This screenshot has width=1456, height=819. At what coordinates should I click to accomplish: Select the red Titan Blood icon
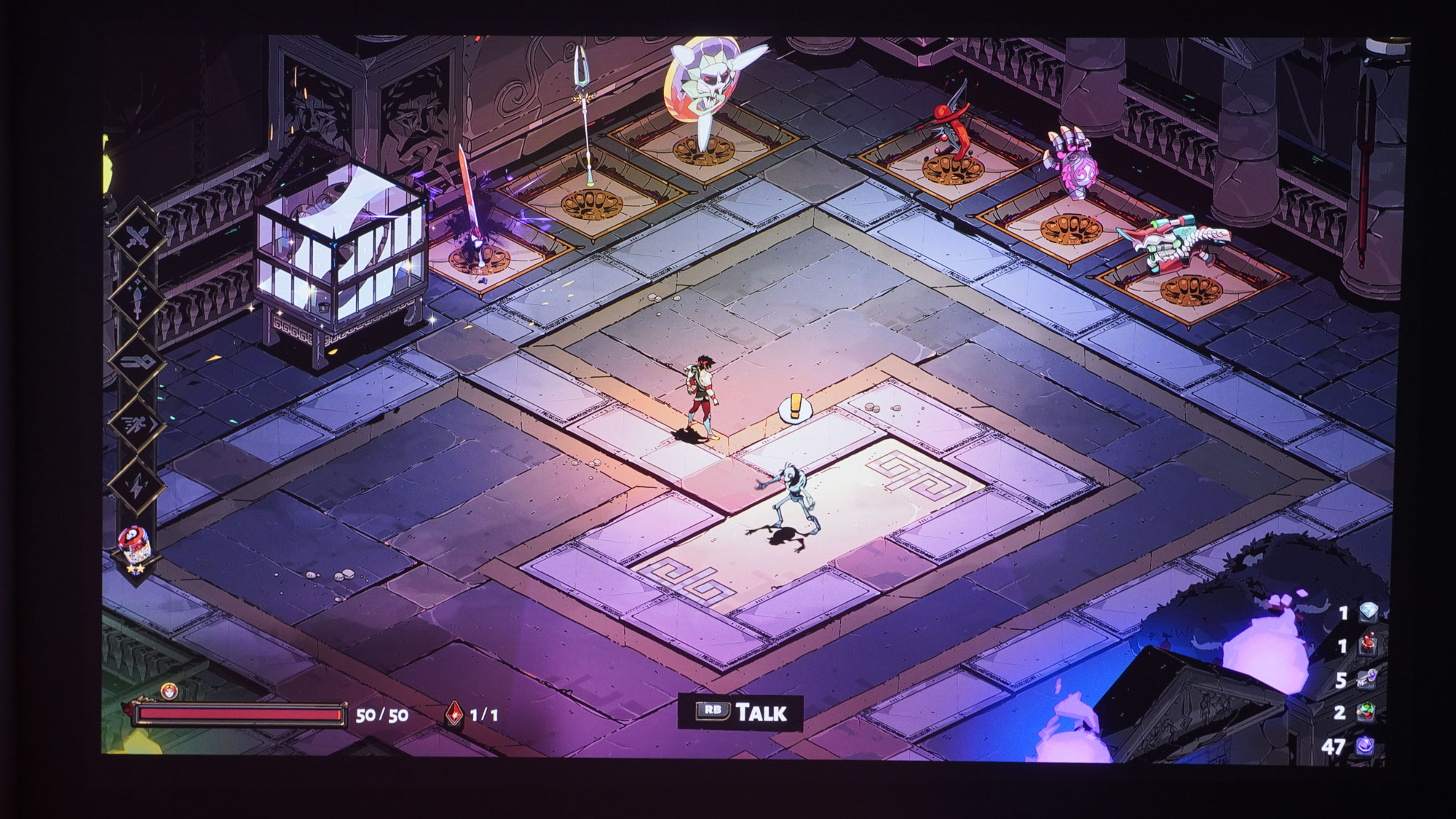pyautogui.click(x=1368, y=645)
